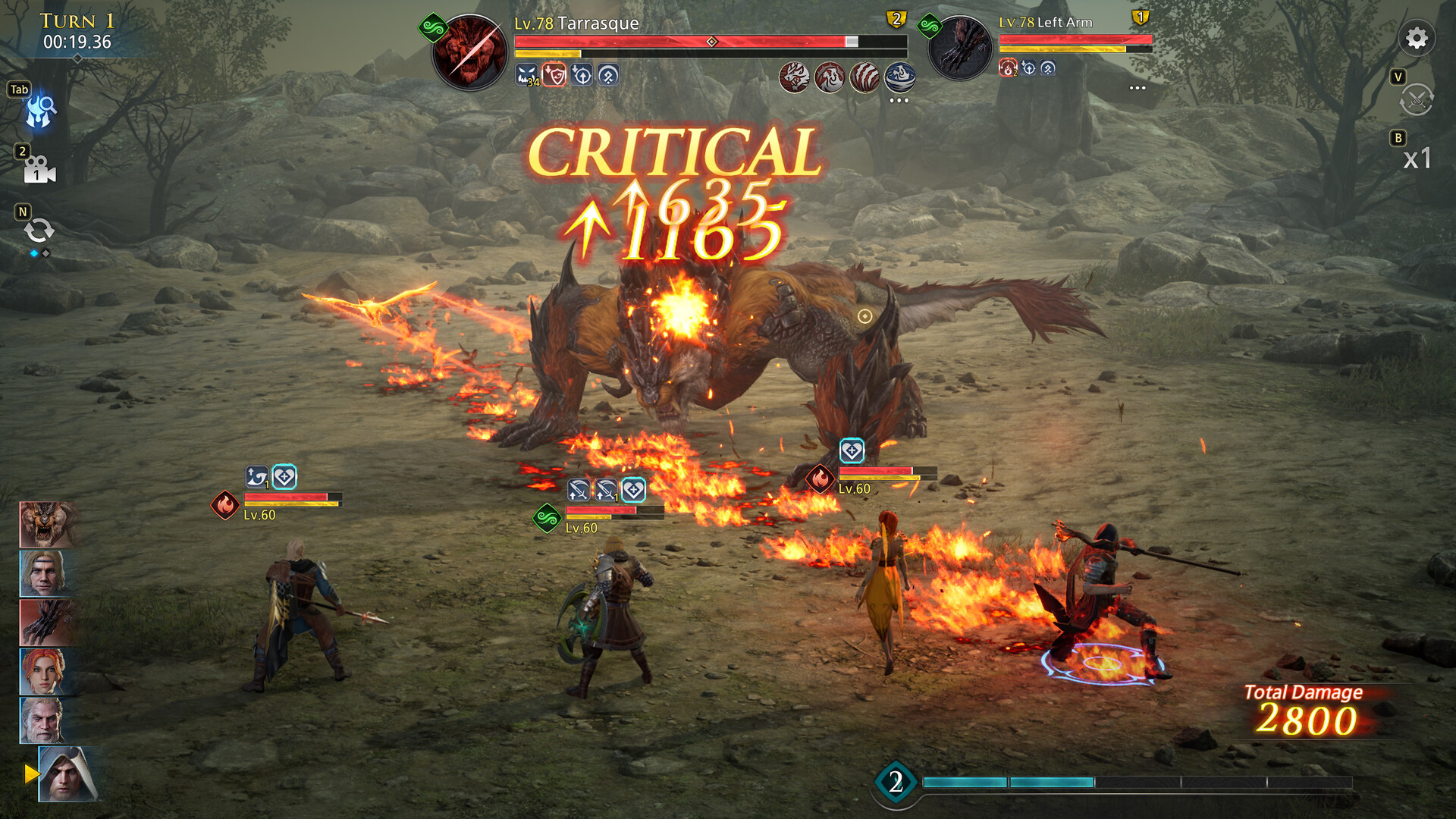Inspect the Tarrasque claw slash skill icon

[864, 77]
